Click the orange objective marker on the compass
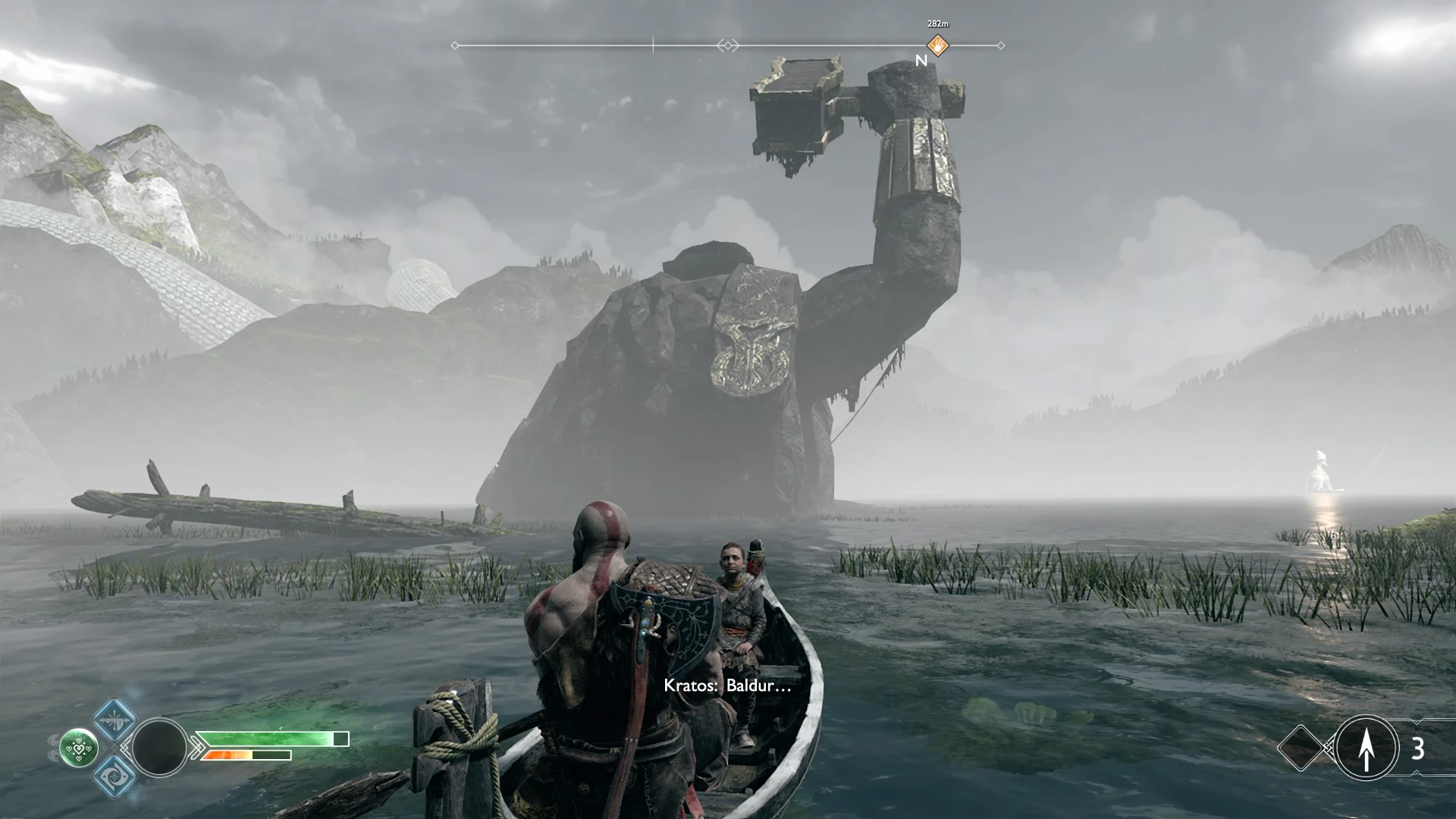The height and width of the screenshot is (819, 1456). click(938, 45)
